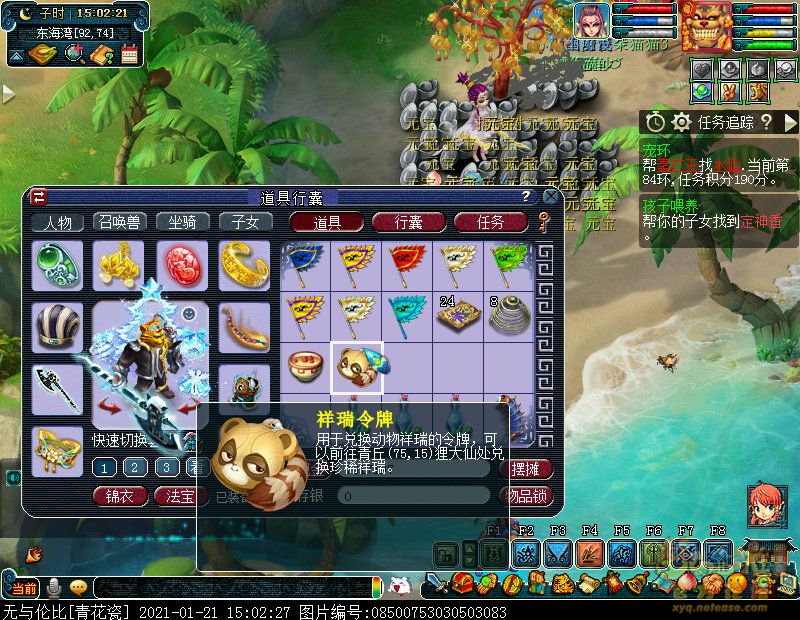Select the 坐骑 mount tab
800x620 pixels.
182,223
